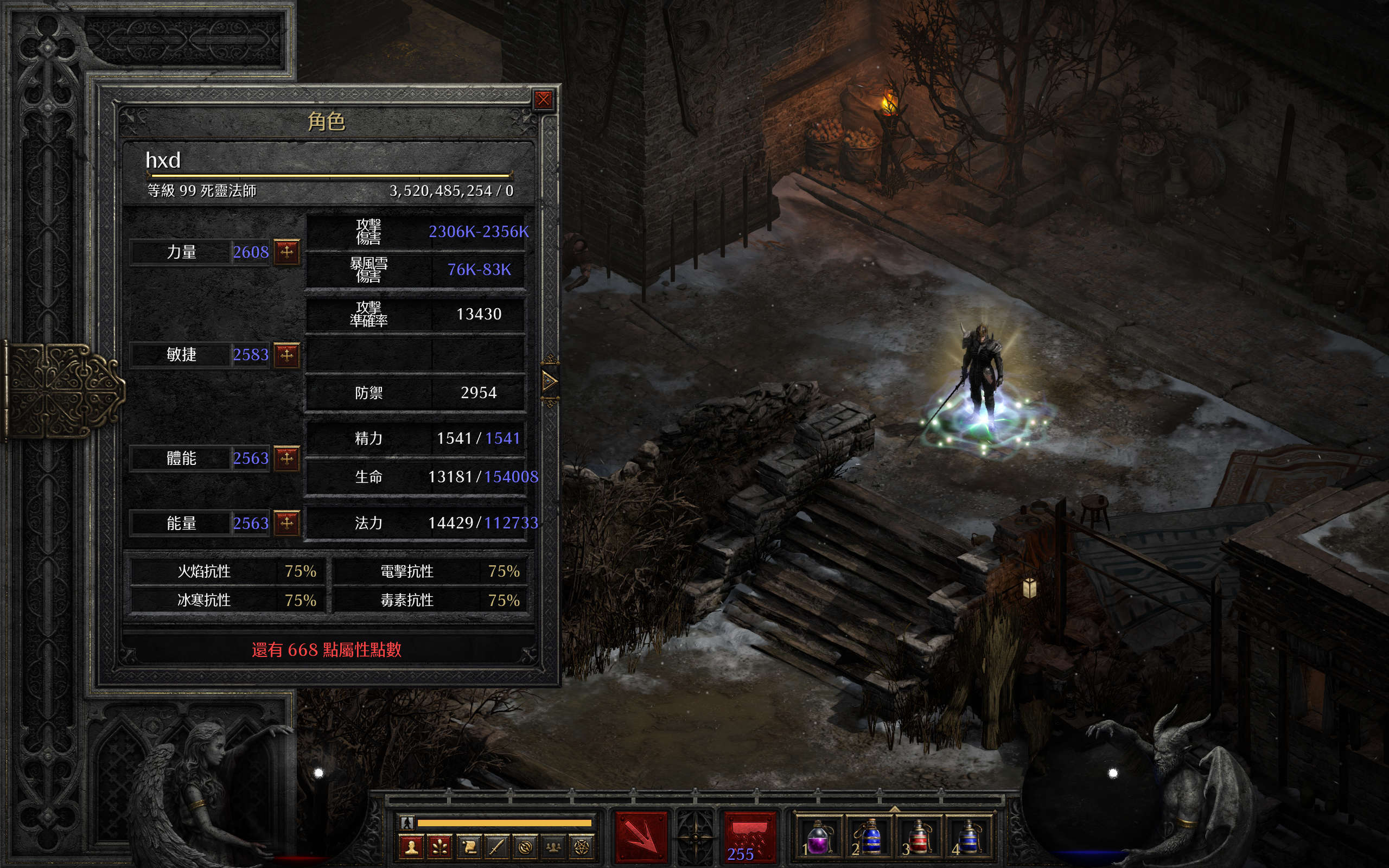Open the party icon showing three figures
Image resolution: width=1389 pixels, height=868 pixels.
(553, 847)
